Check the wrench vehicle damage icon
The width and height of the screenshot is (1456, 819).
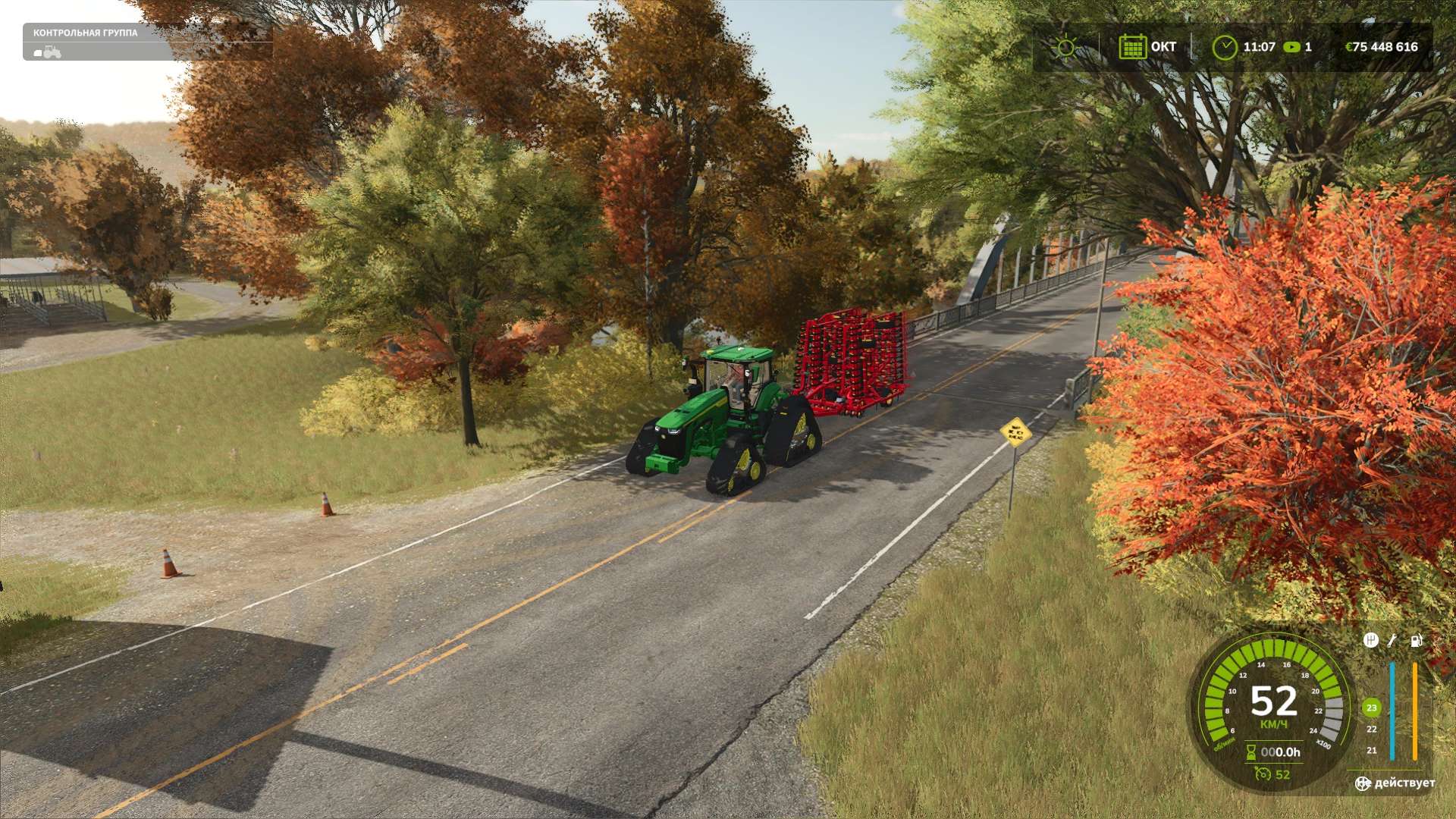[1392, 641]
